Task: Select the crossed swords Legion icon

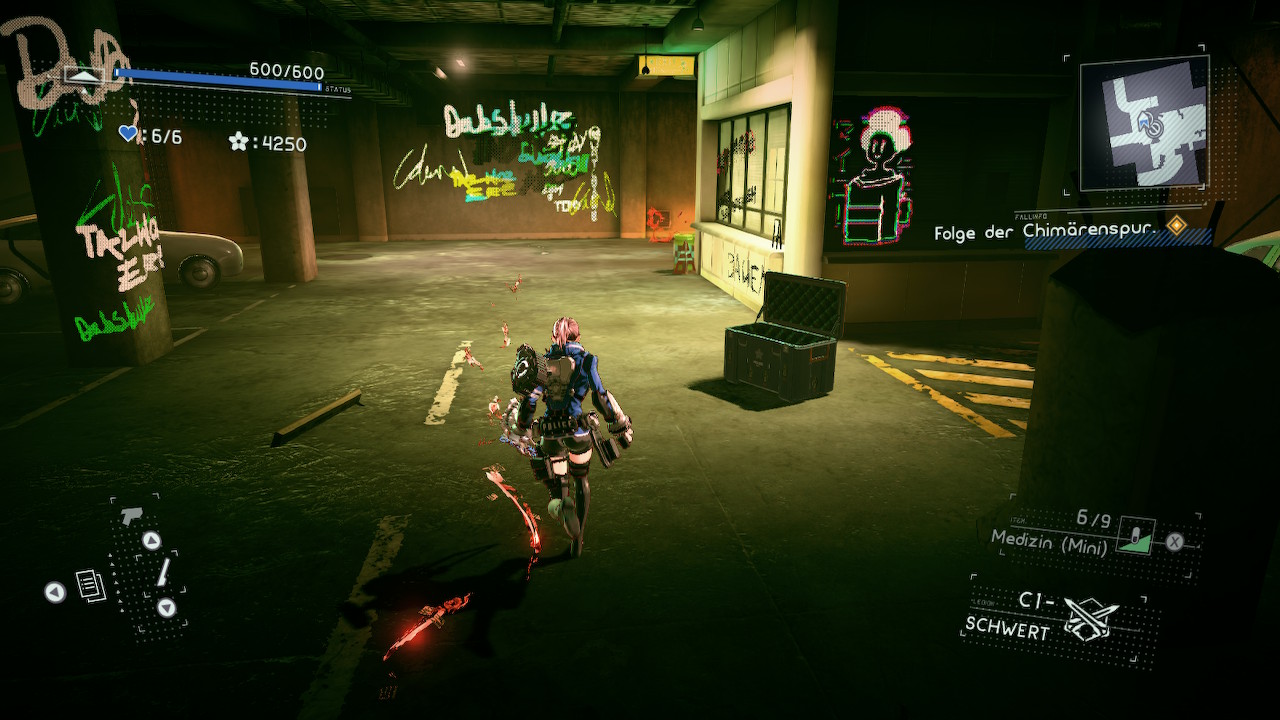Action: point(1090,619)
